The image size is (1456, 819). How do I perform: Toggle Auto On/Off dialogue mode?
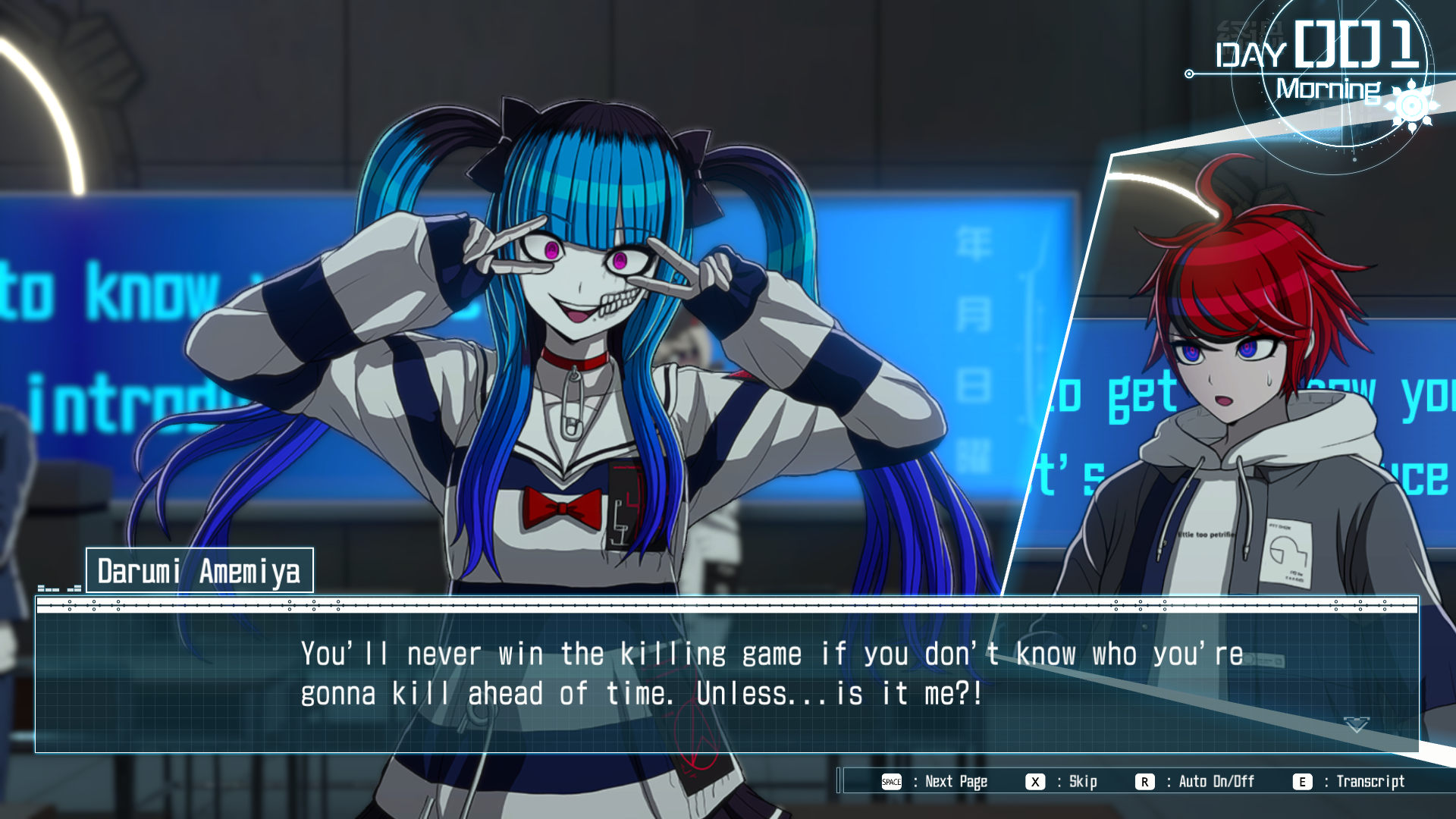coord(1196,782)
